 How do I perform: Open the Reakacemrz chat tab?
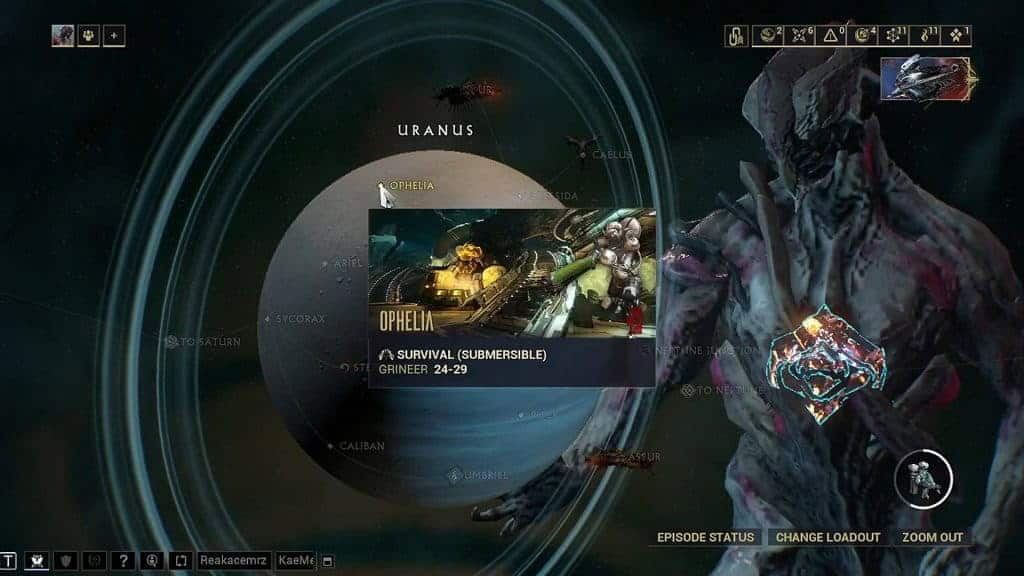(x=234, y=561)
